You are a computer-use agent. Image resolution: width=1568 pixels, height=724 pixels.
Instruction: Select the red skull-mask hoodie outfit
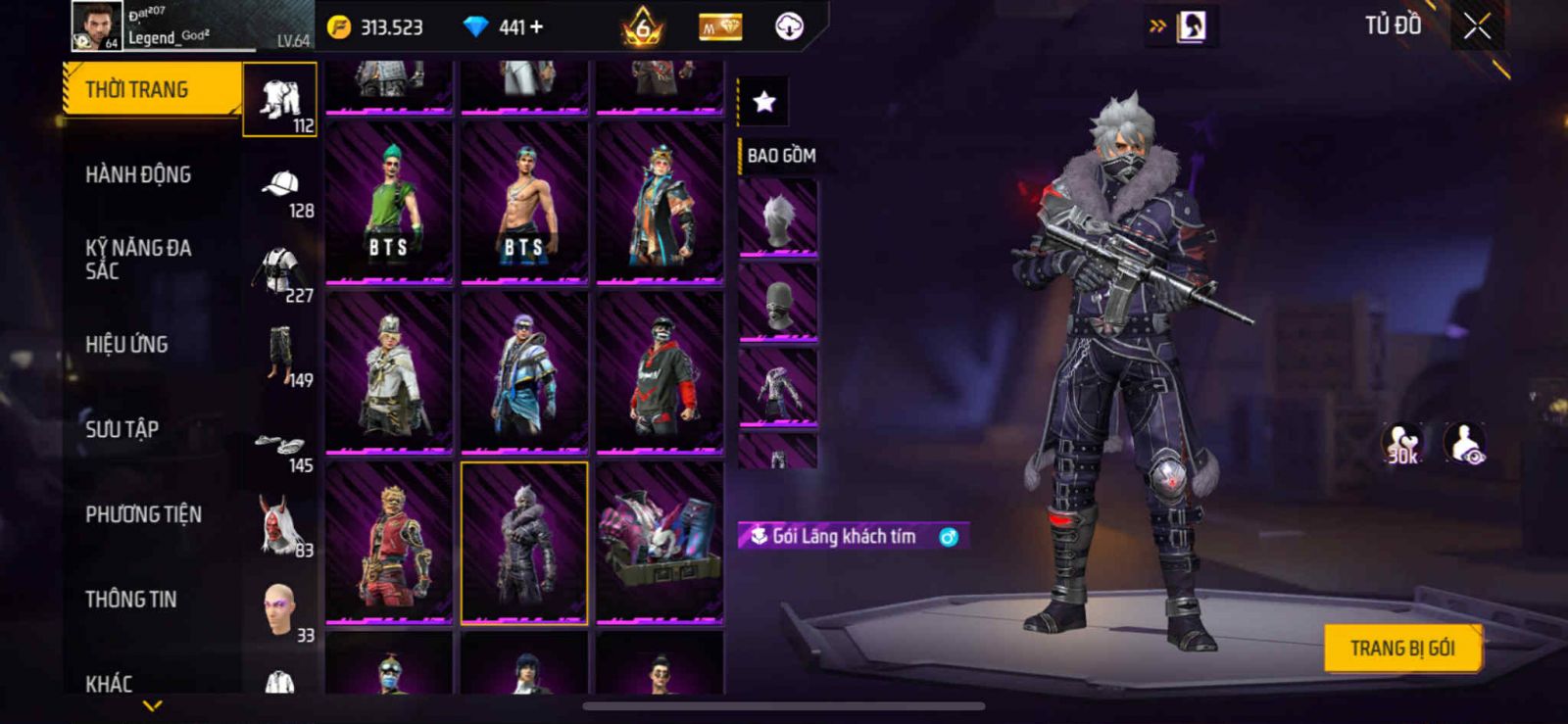(660, 373)
